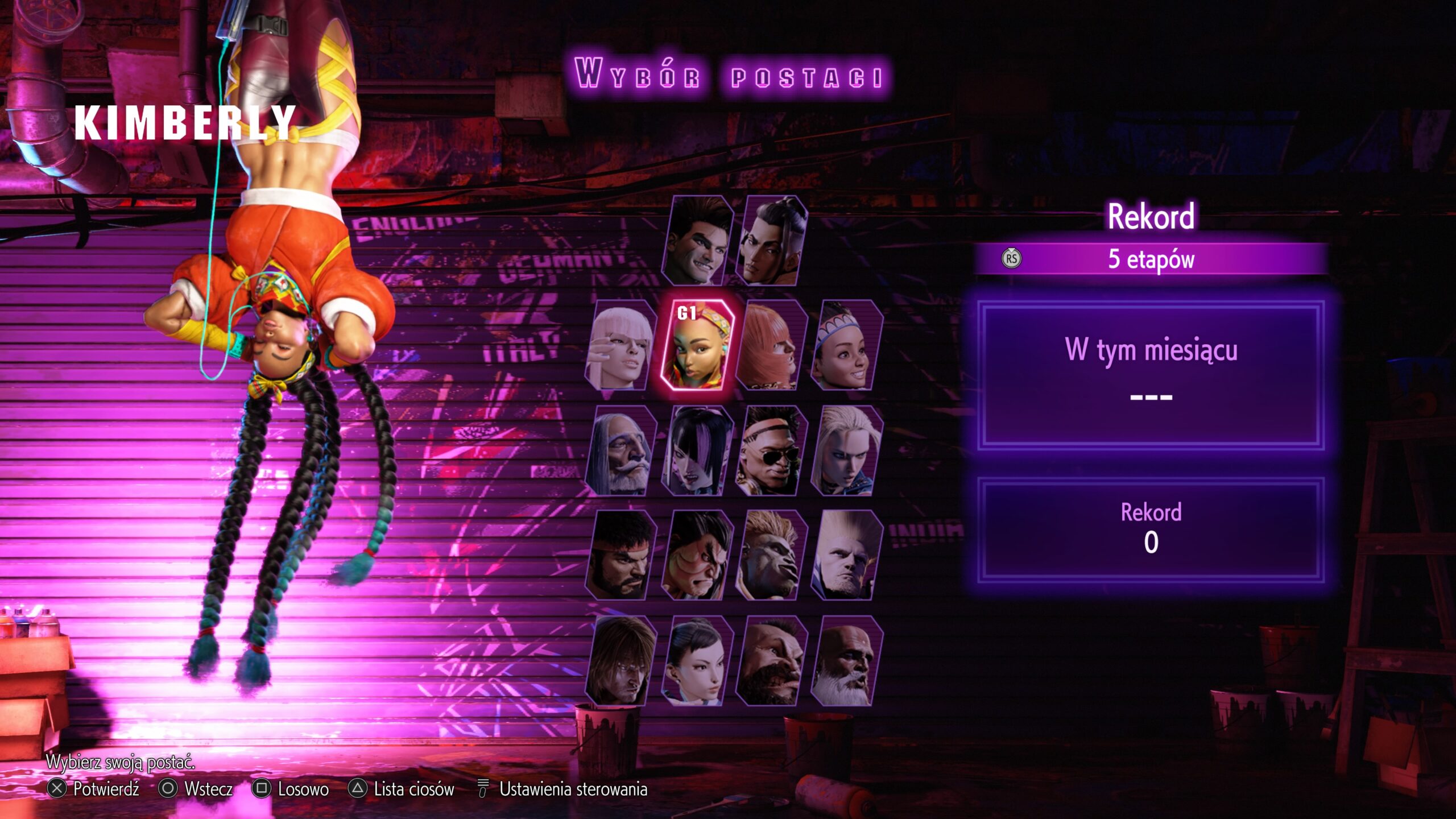This screenshot has width=1456, height=819.
Task: Select Ken with shaggy brown hair
Action: 621,661
